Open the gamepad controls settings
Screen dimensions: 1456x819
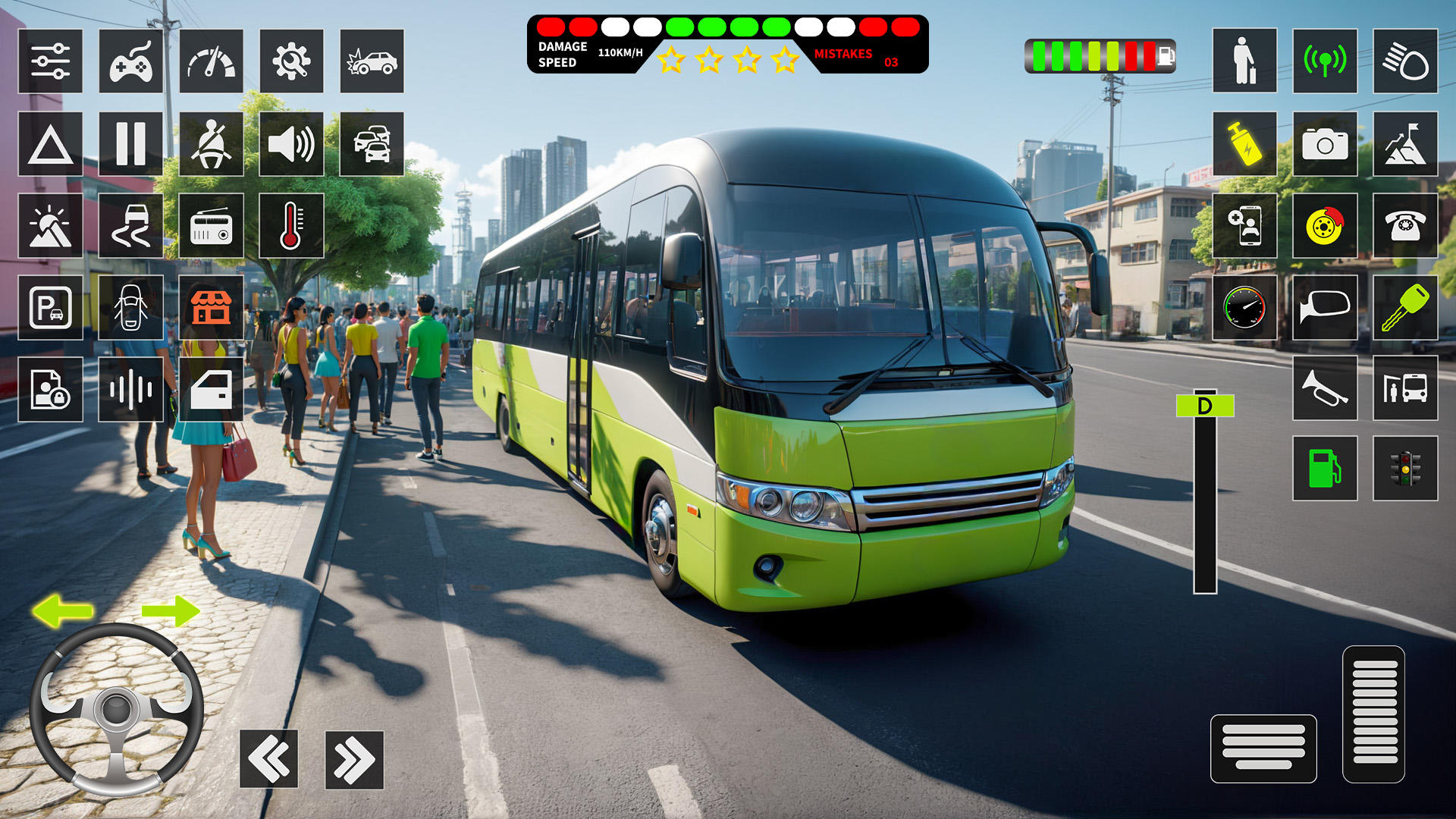(x=131, y=61)
